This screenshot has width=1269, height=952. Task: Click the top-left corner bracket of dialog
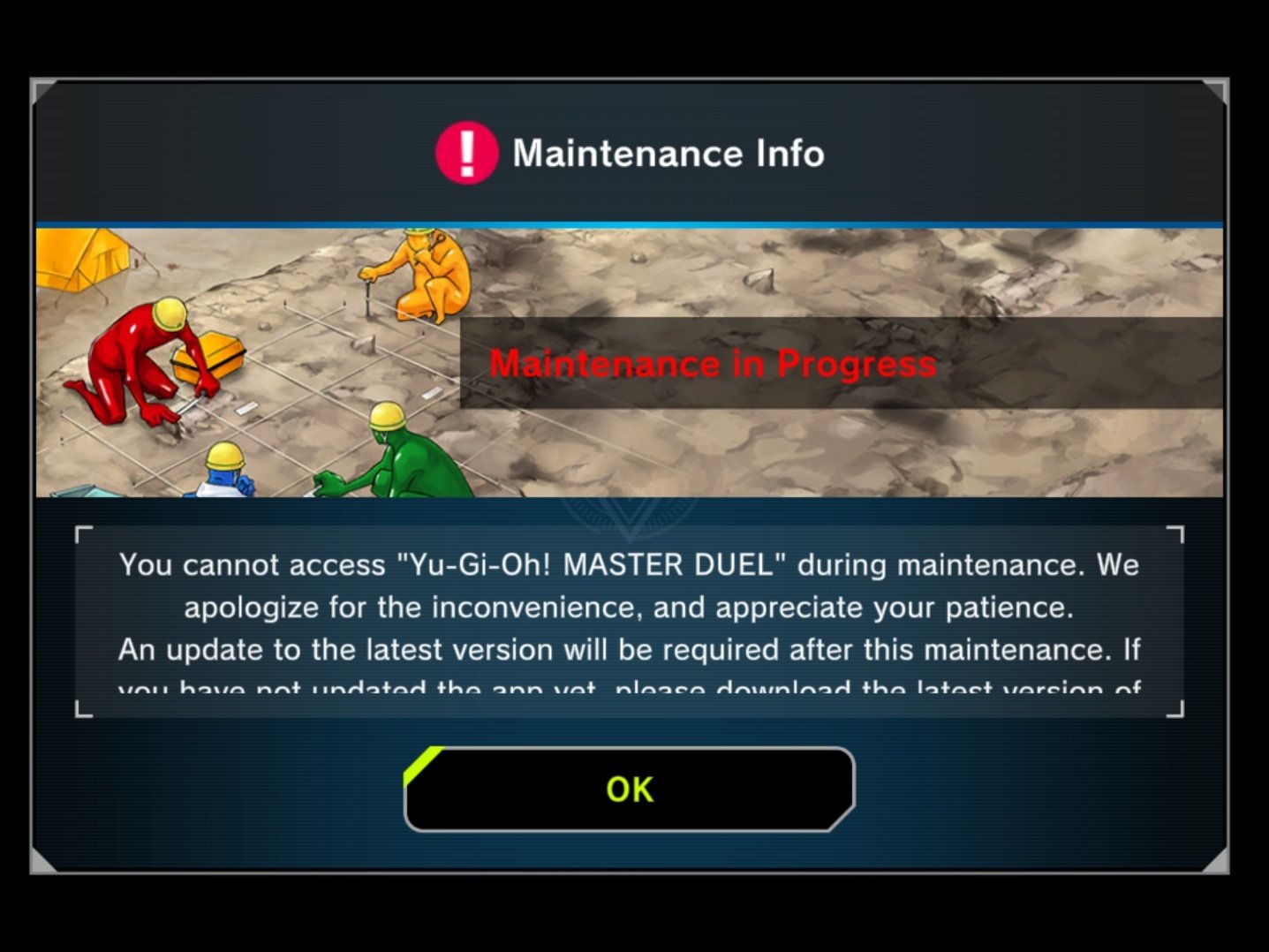44,88
